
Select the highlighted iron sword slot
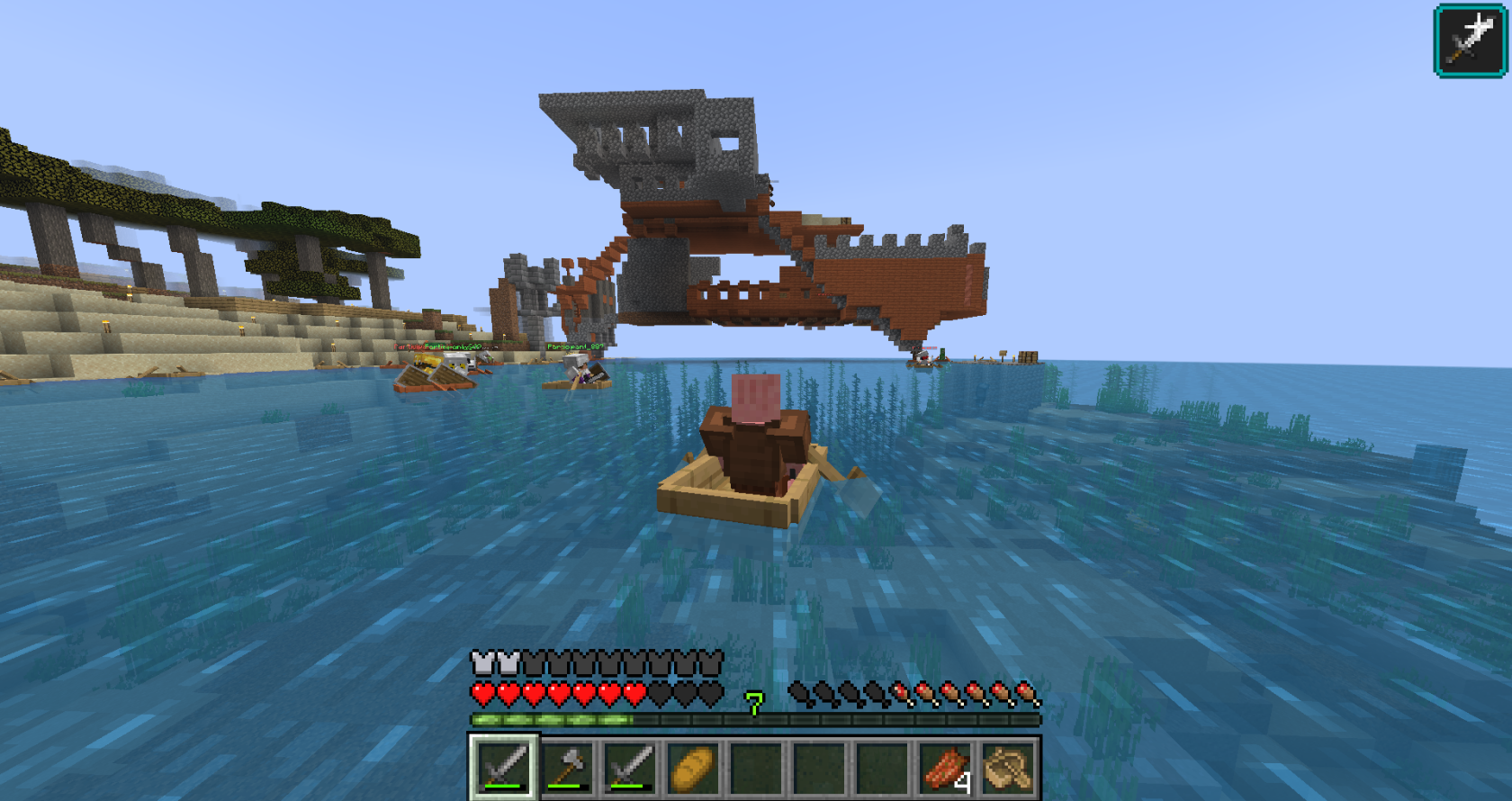click(504, 767)
